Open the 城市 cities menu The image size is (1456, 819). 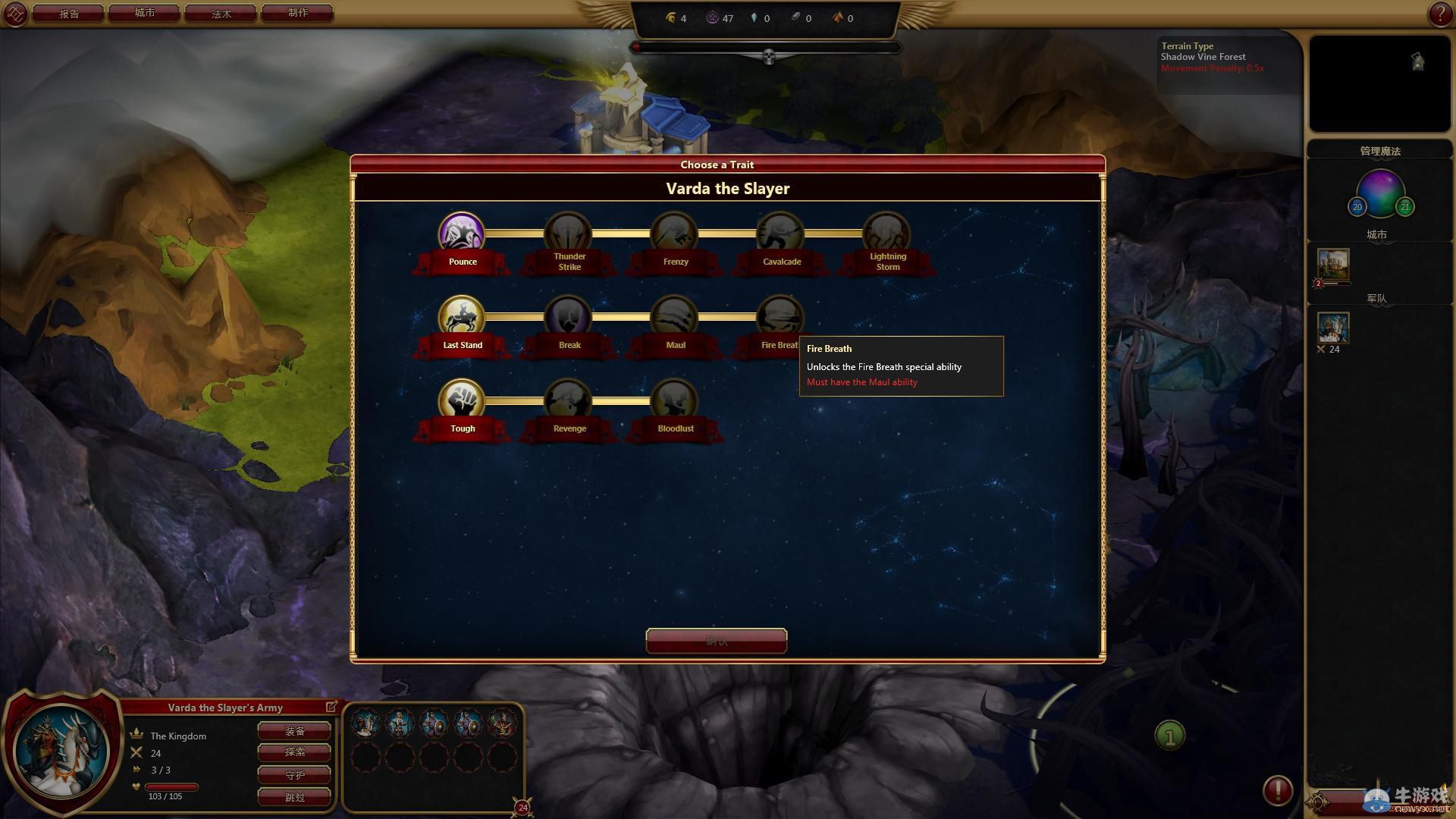click(x=145, y=14)
